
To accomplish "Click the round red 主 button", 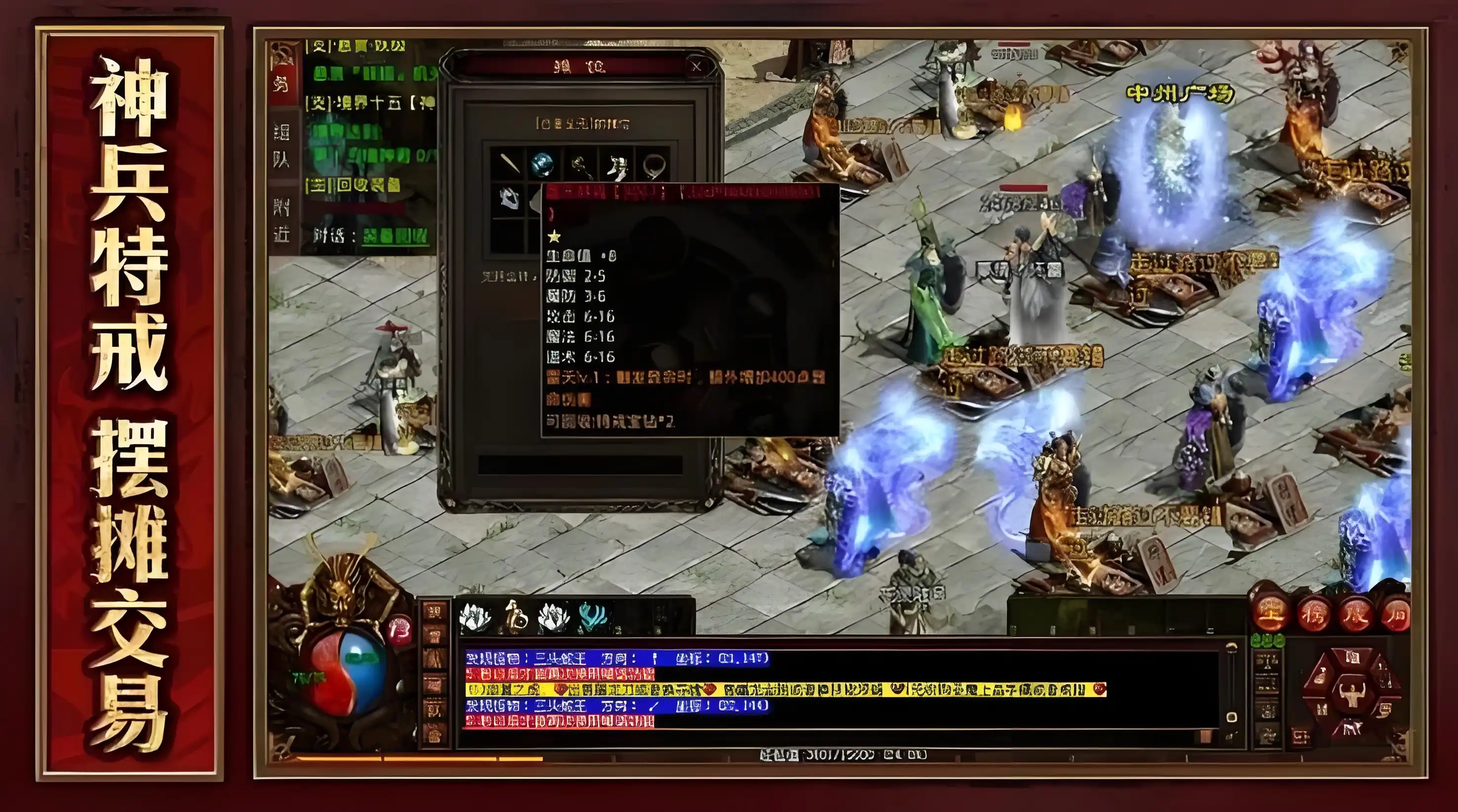I will pos(1271,613).
